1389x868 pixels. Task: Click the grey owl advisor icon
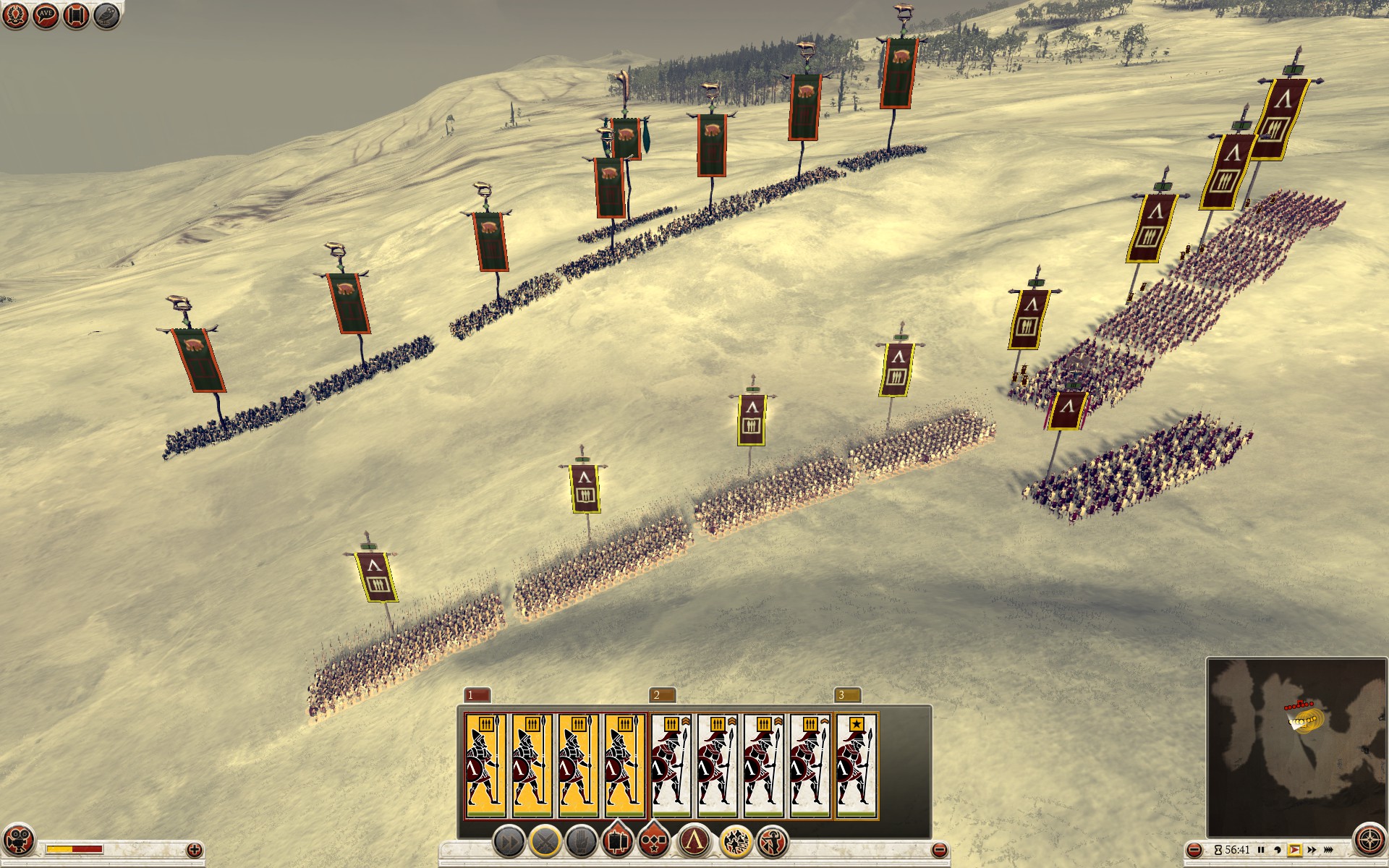[106, 15]
